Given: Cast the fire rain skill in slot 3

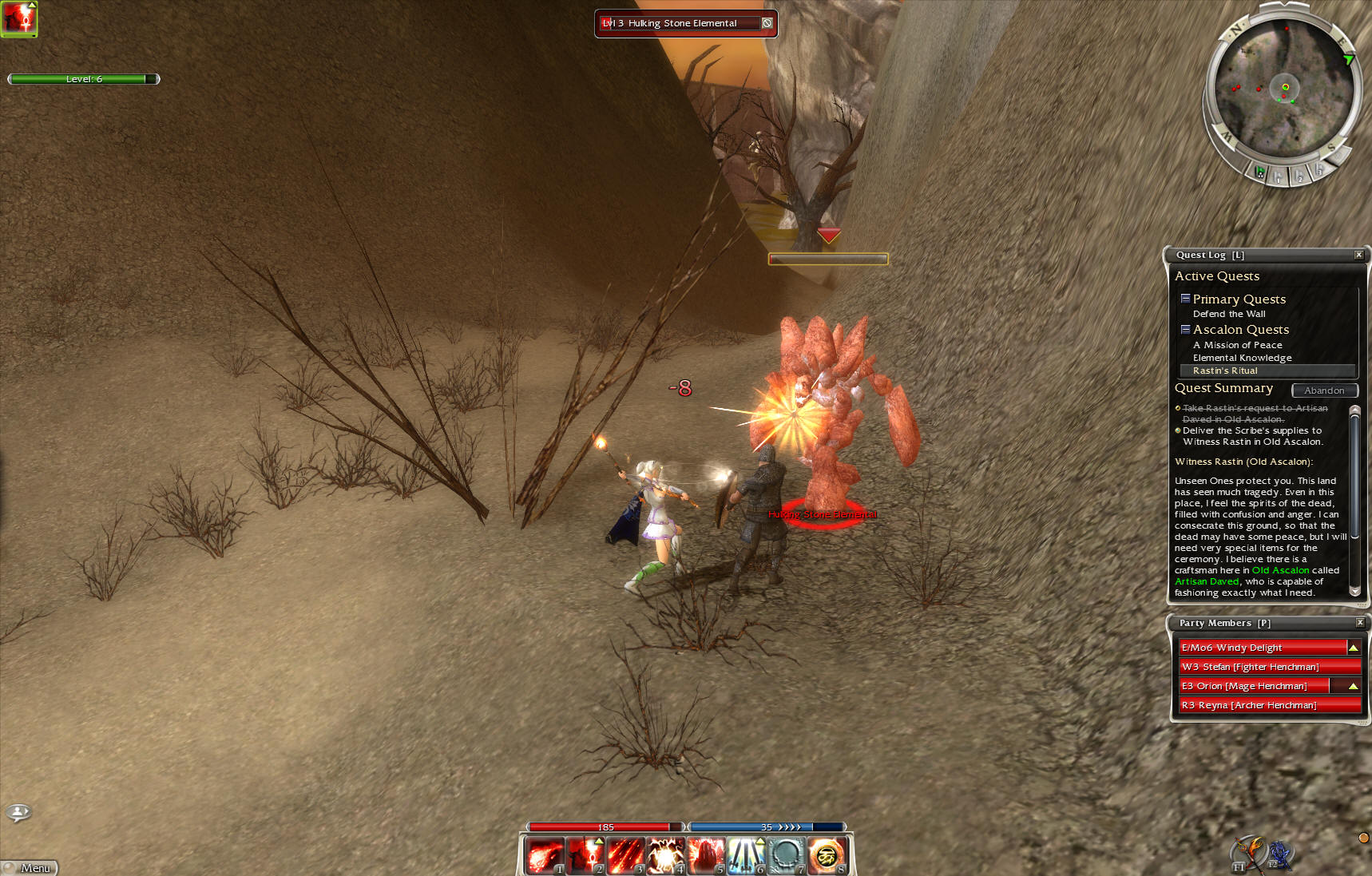Looking at the screenshot, I should [x=625, y=855].
